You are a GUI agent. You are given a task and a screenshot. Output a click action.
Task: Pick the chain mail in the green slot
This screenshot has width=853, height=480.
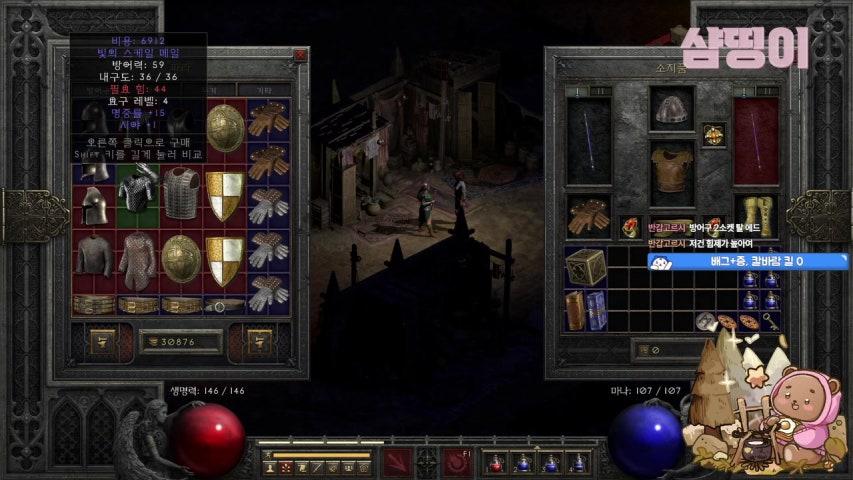click(139, 192)
